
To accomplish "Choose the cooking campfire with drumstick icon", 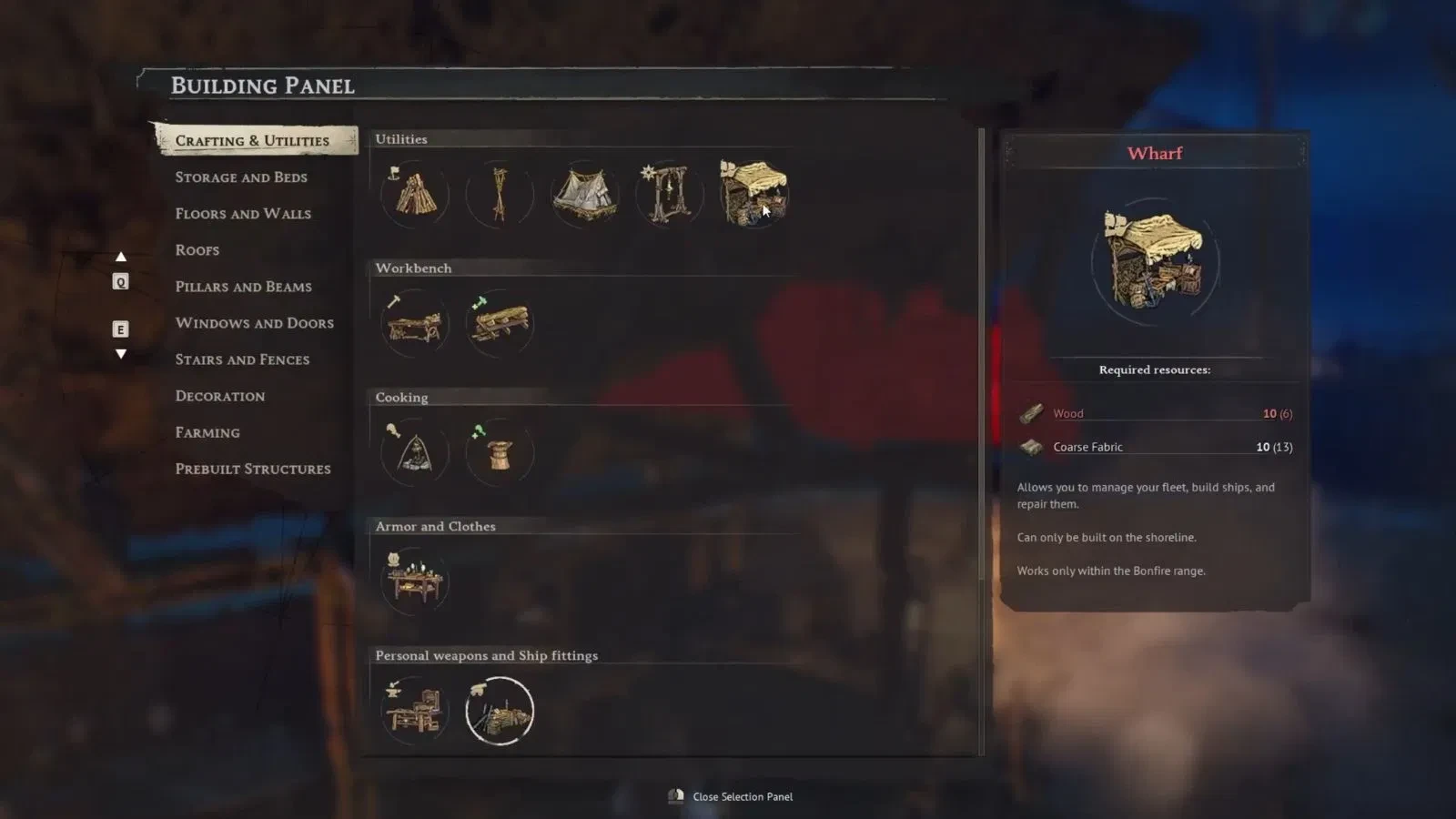I will [x=415, y=452].
